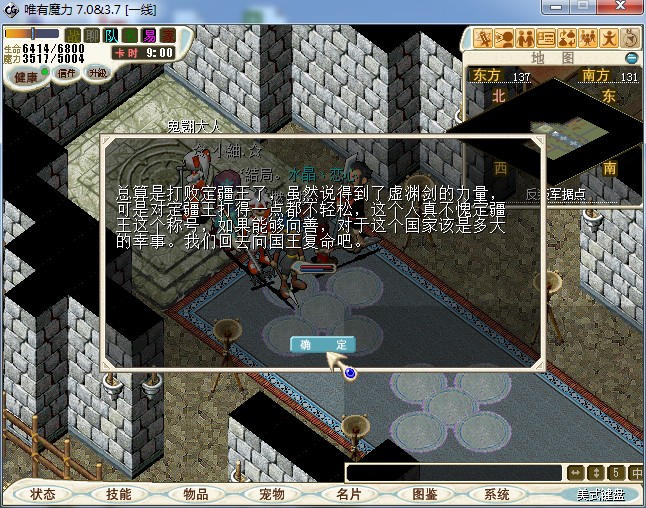Click the chat text input box

[453, 473]
